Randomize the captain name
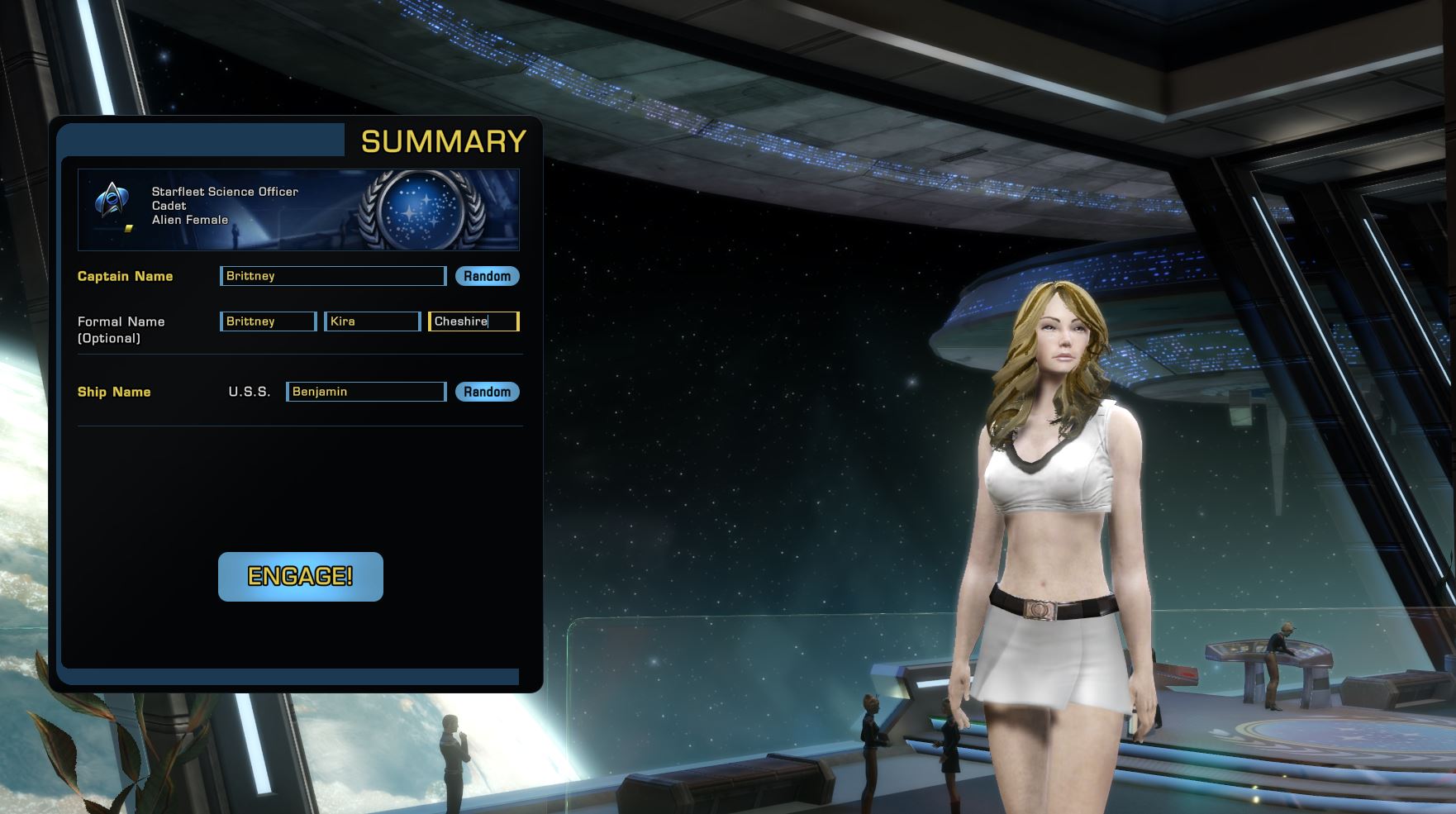The width and height of the screenshot is (1456, 814). click(487, 276)
